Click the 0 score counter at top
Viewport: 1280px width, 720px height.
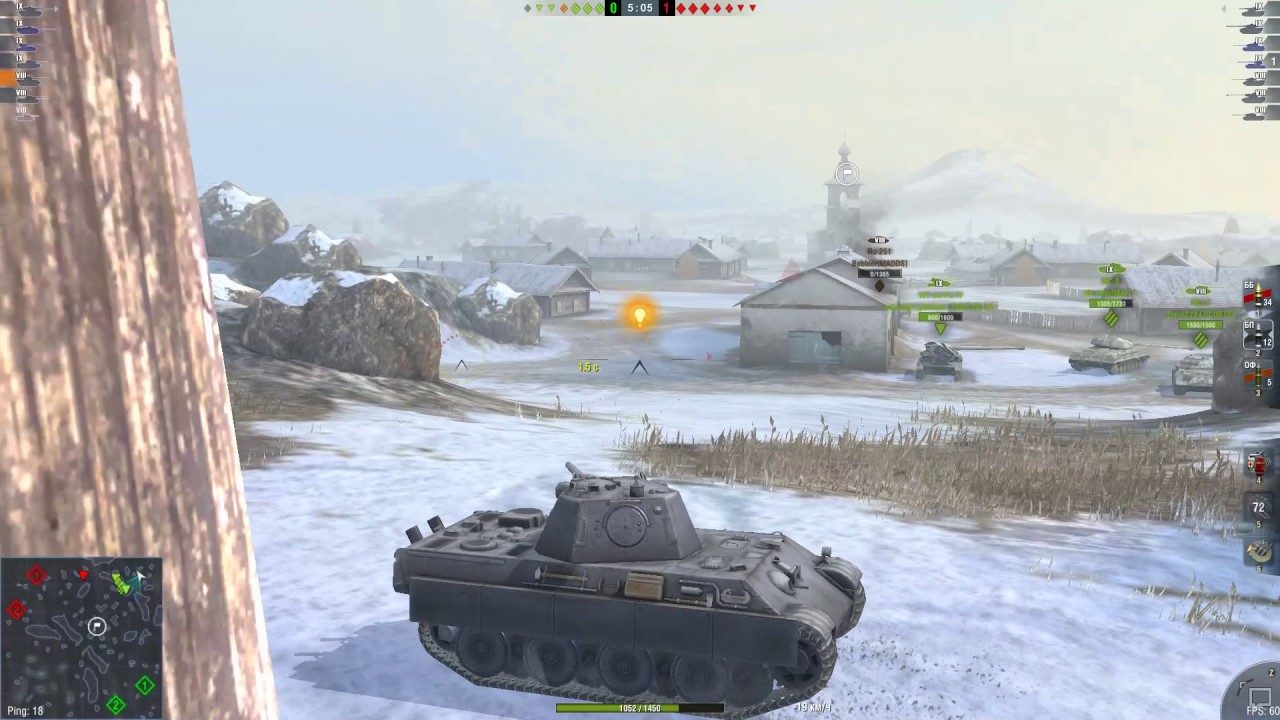pyautogui.click(x=613, y=8)
